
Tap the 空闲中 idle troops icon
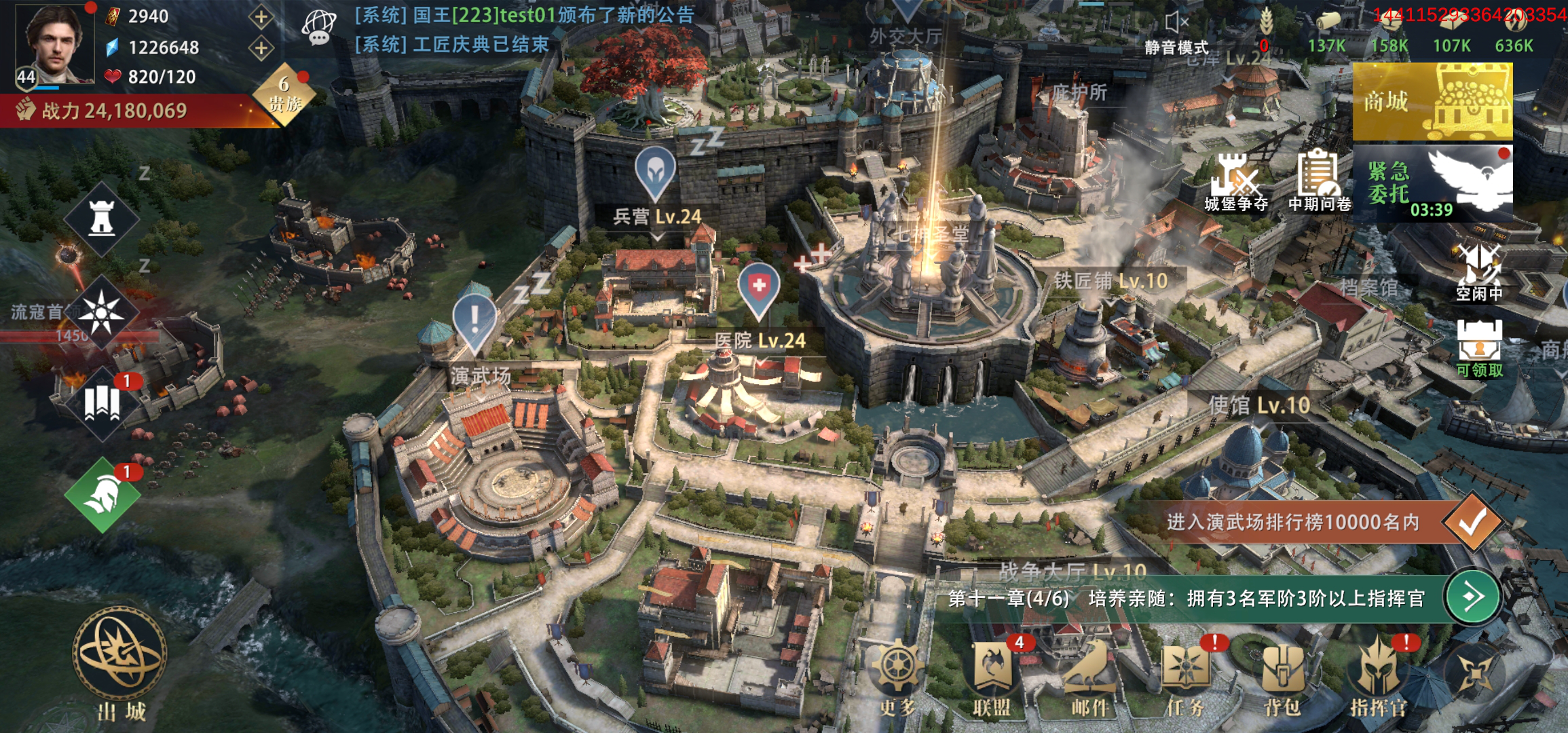(1479, 273)
